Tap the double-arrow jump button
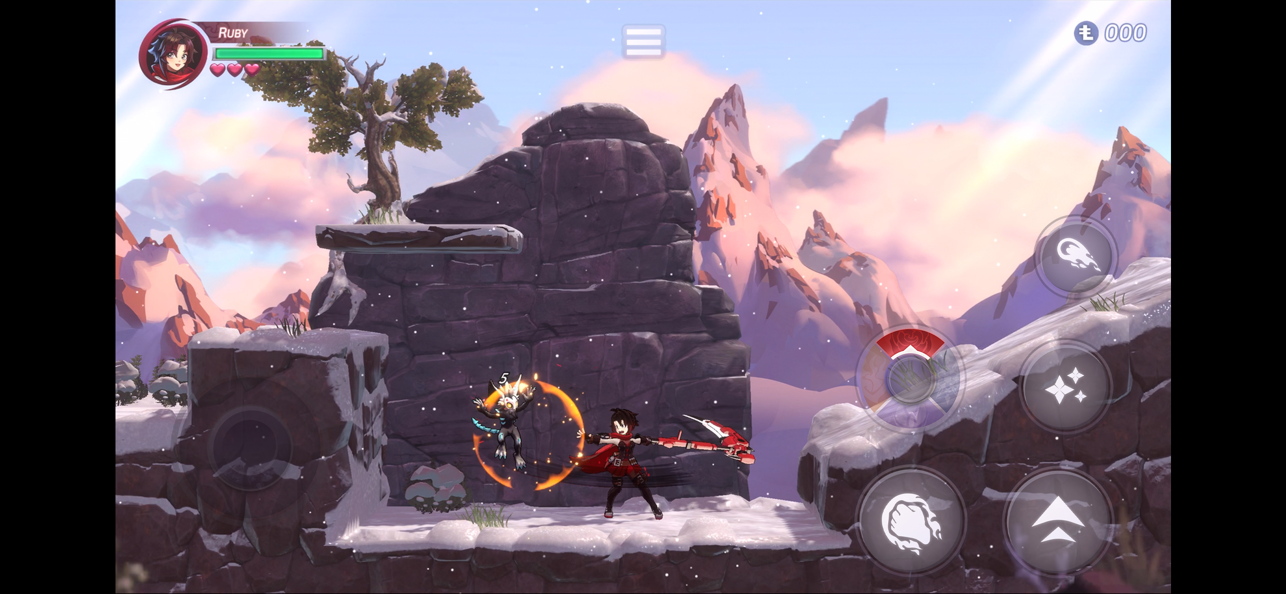 tap(1058, 520)
